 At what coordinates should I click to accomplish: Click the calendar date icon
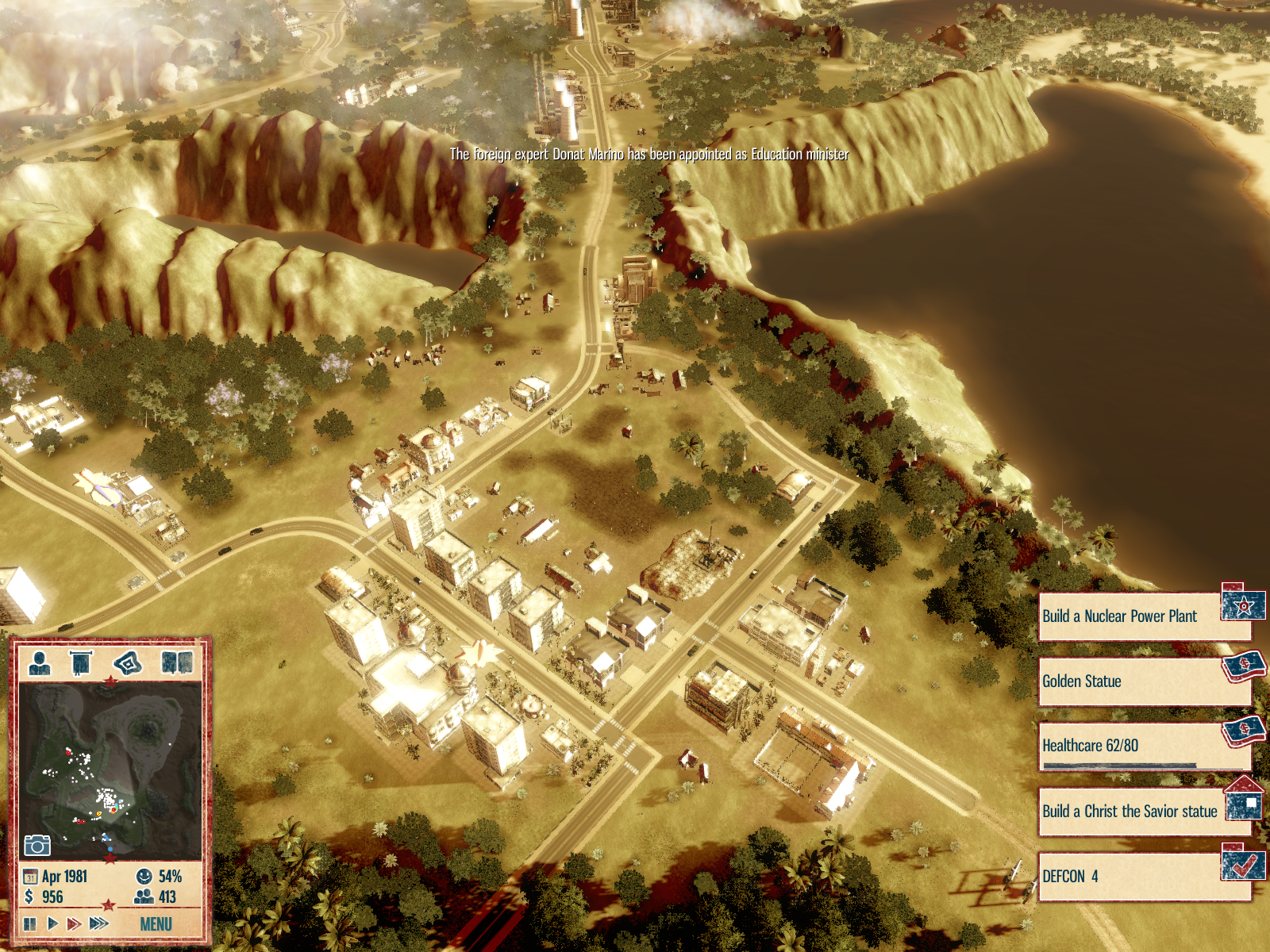pos(30,877)
